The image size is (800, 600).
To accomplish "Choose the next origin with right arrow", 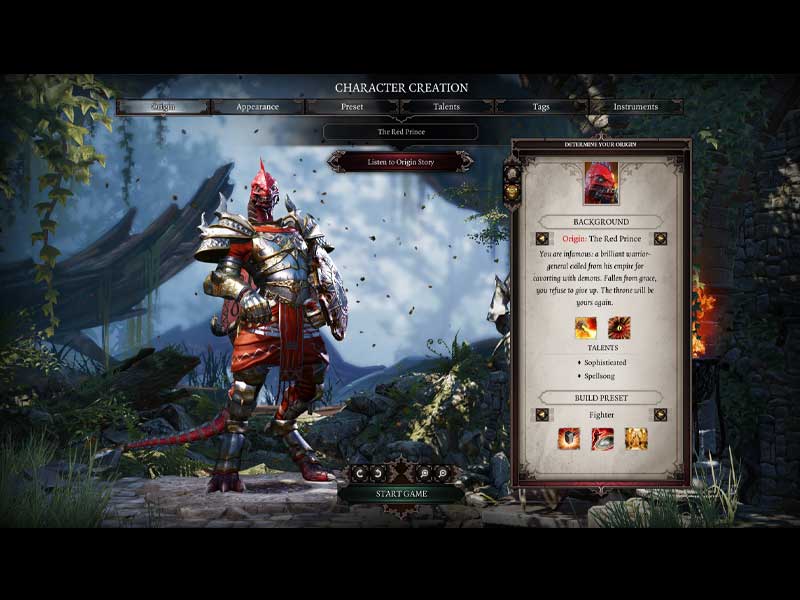I will [660, 239].
